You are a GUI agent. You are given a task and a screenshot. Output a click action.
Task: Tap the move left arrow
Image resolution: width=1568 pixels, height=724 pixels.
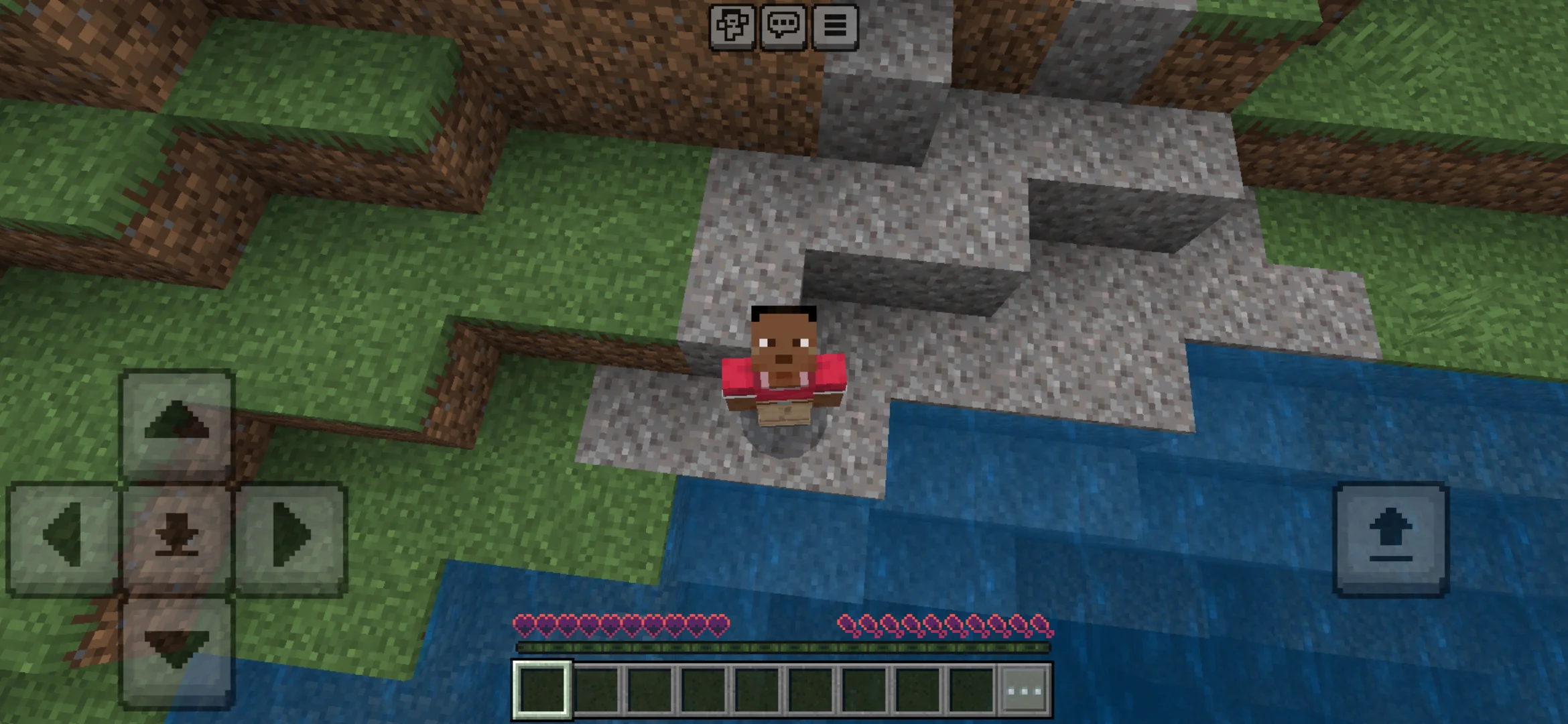(63, 537)
